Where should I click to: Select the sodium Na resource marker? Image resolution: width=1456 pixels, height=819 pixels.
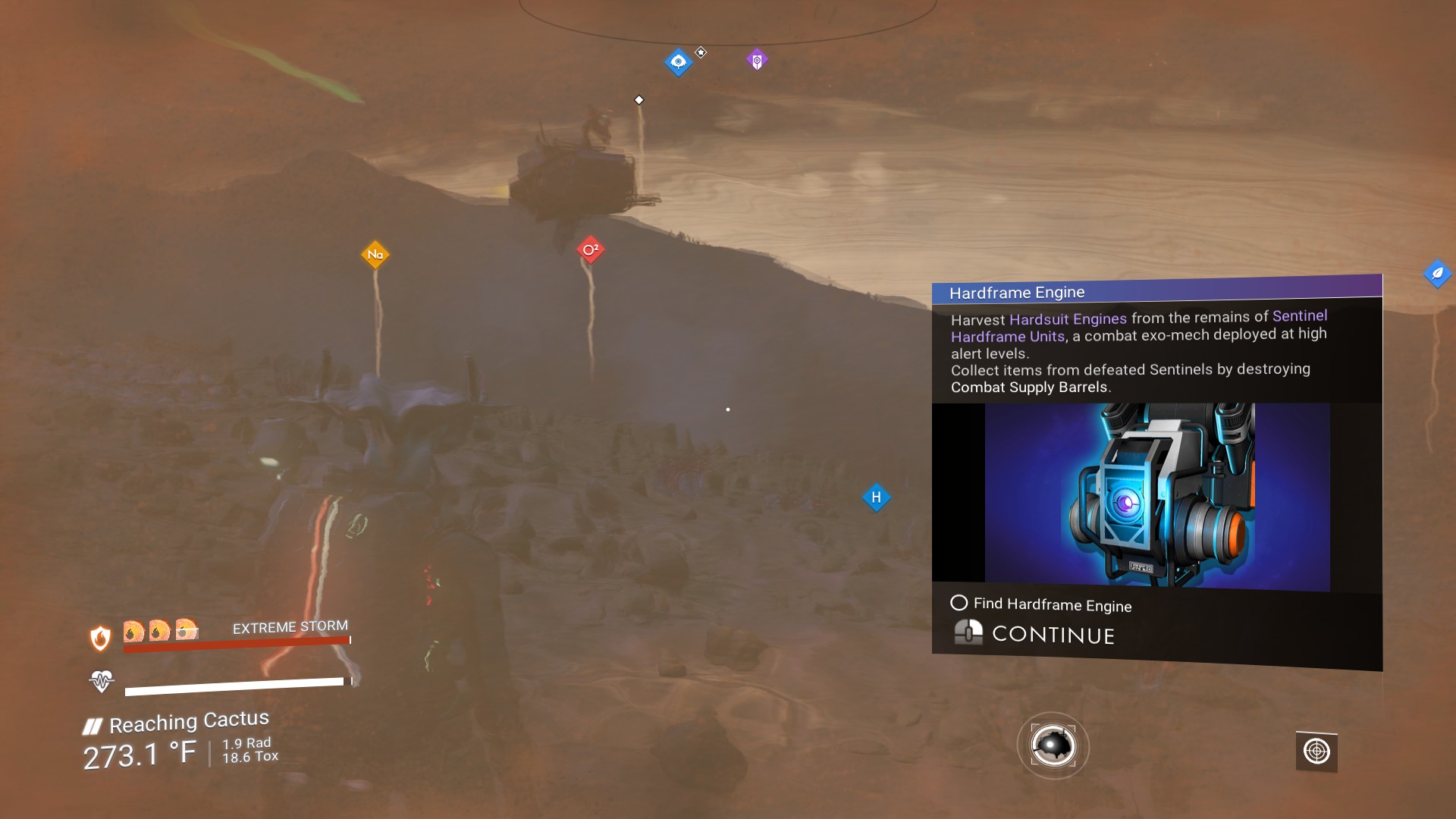[x=375, y=255]
